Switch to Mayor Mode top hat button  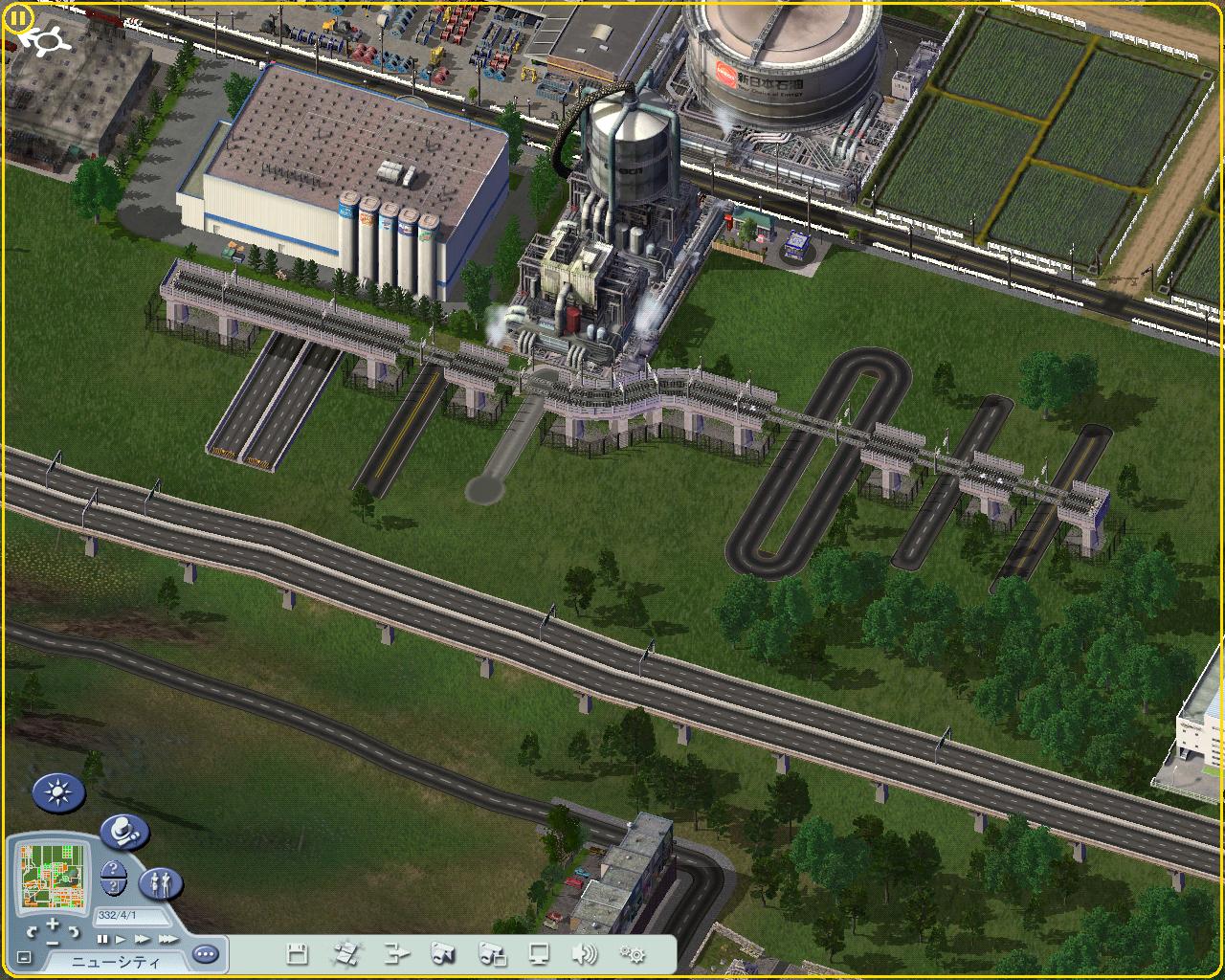pyautogui.click(x=123, y=831)
